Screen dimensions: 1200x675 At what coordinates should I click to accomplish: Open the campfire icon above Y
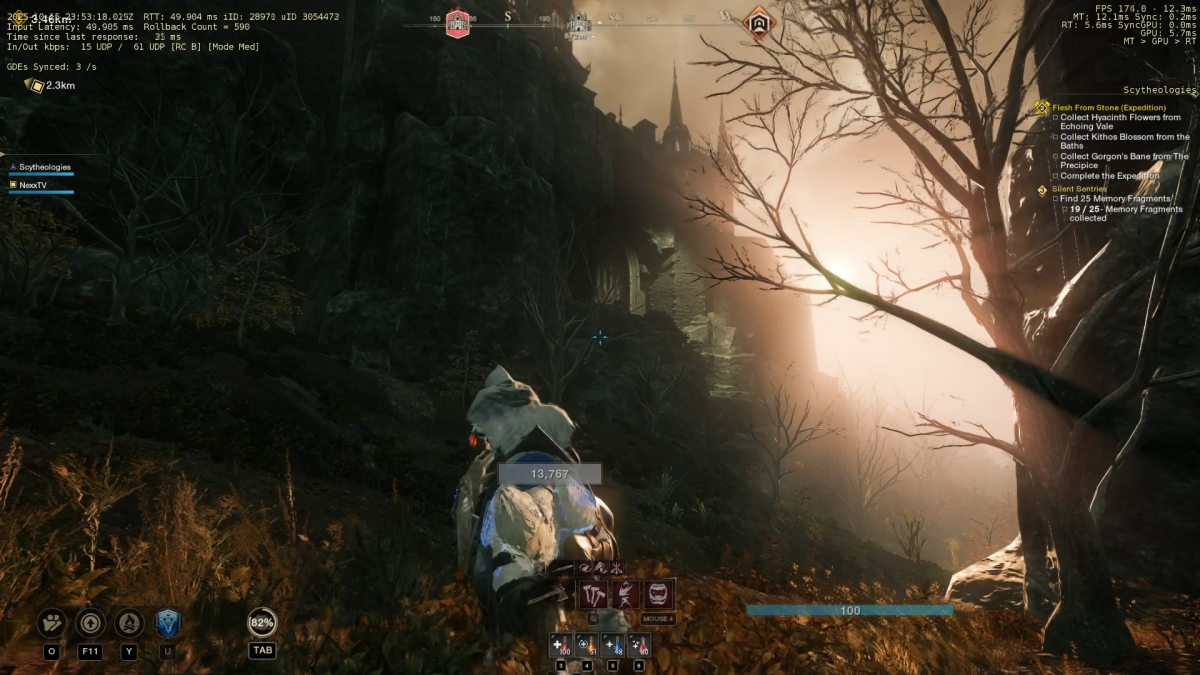128,623
